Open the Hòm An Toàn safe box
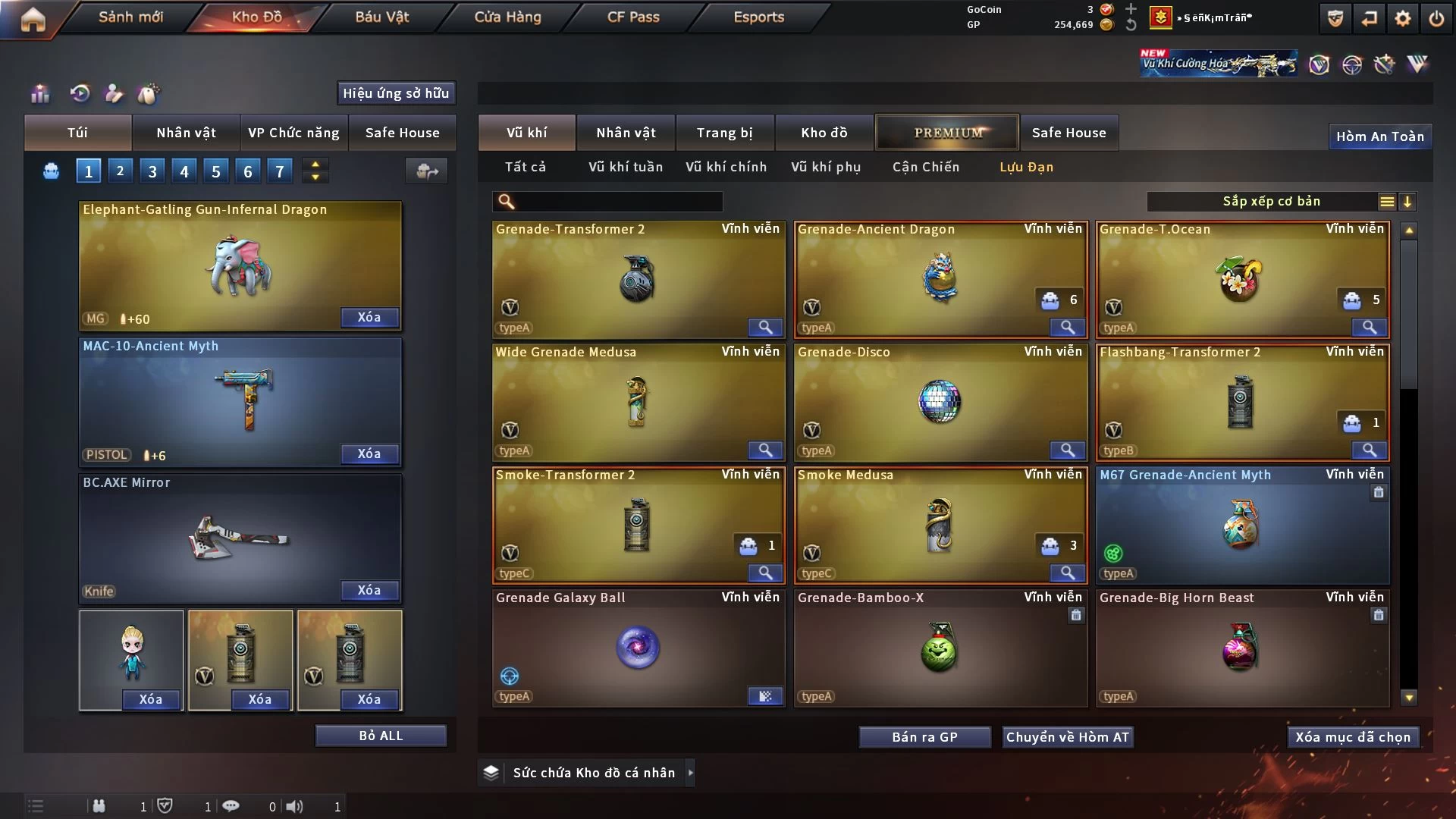 click(x=1379, y=136)
